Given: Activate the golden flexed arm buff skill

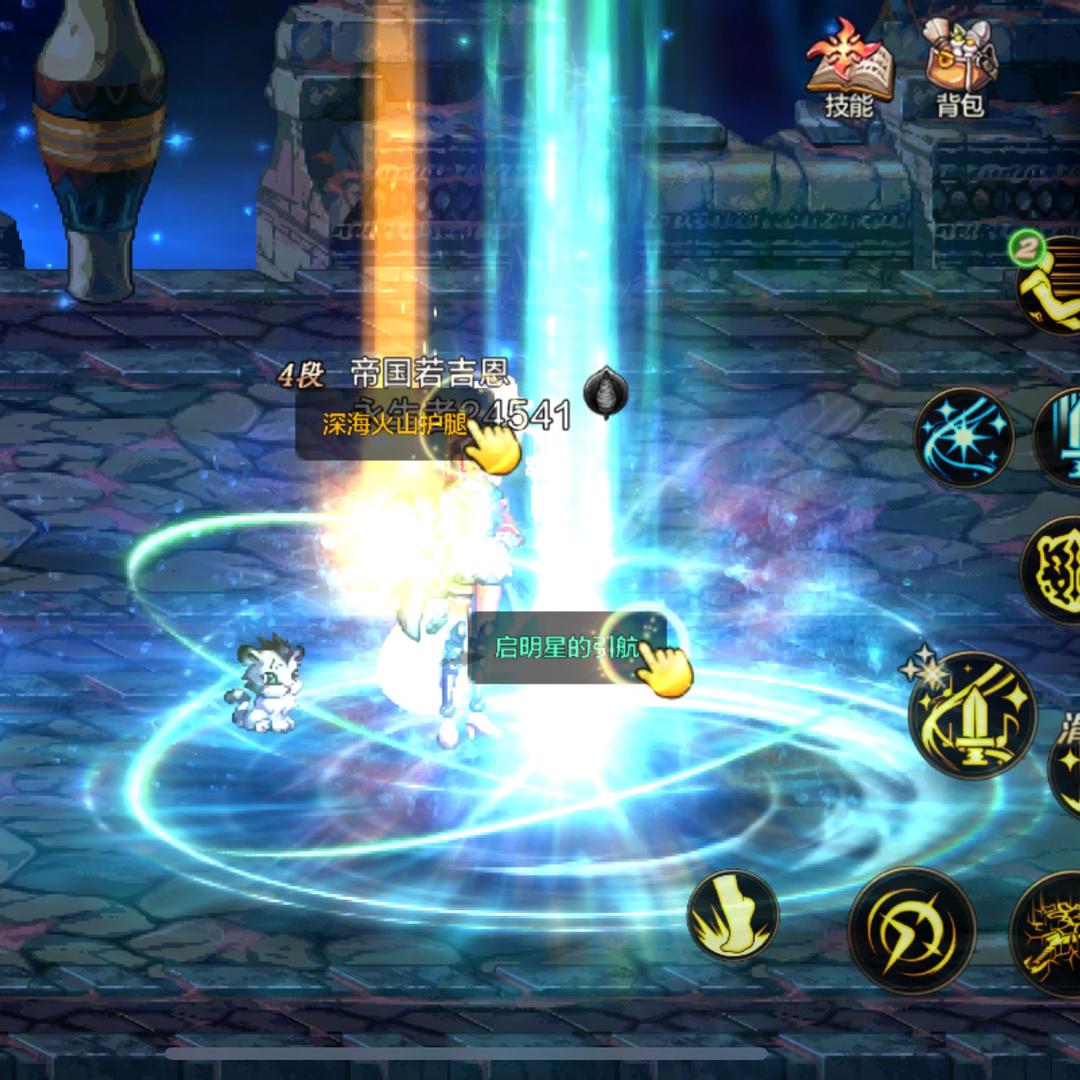Looking at the screenshot, I should coord(1050,287).
